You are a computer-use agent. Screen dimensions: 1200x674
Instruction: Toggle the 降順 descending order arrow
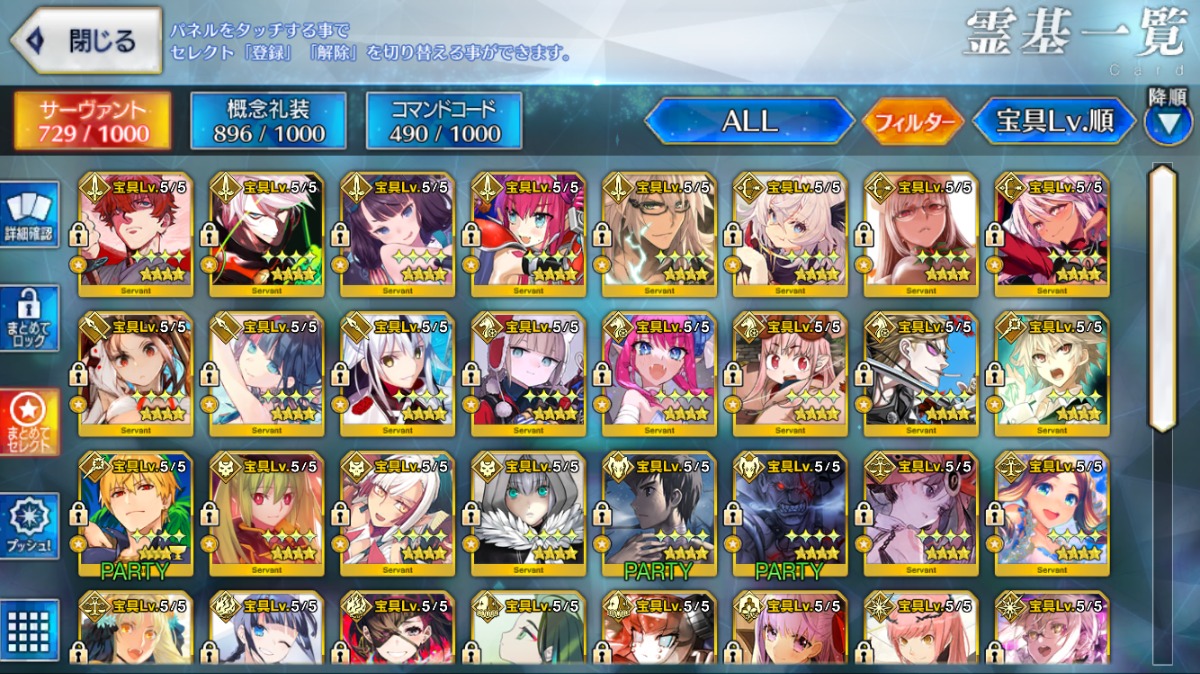(x=1168, y=122)
